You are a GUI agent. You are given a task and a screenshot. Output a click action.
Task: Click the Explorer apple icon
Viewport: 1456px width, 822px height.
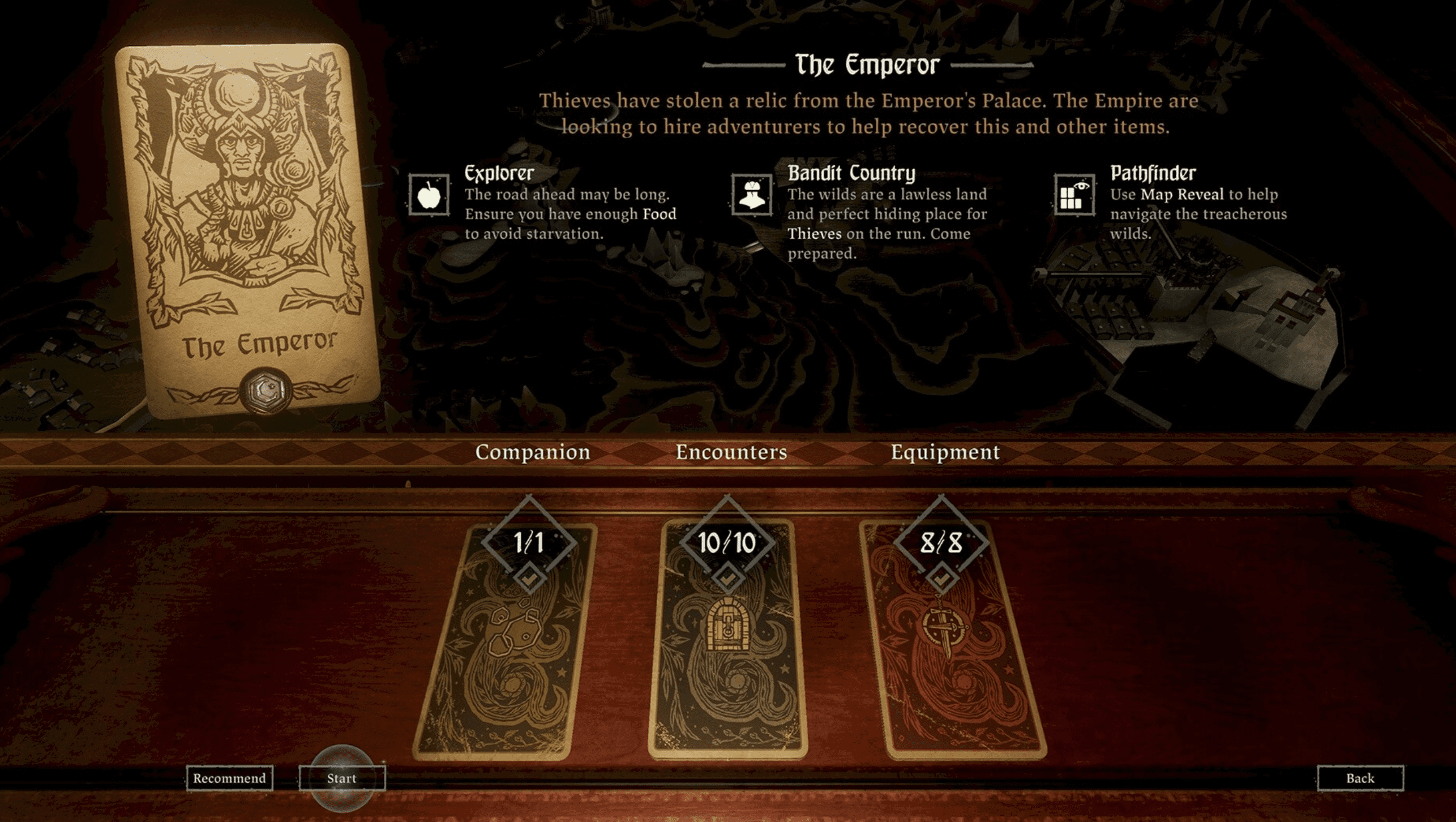click(429, 195)
